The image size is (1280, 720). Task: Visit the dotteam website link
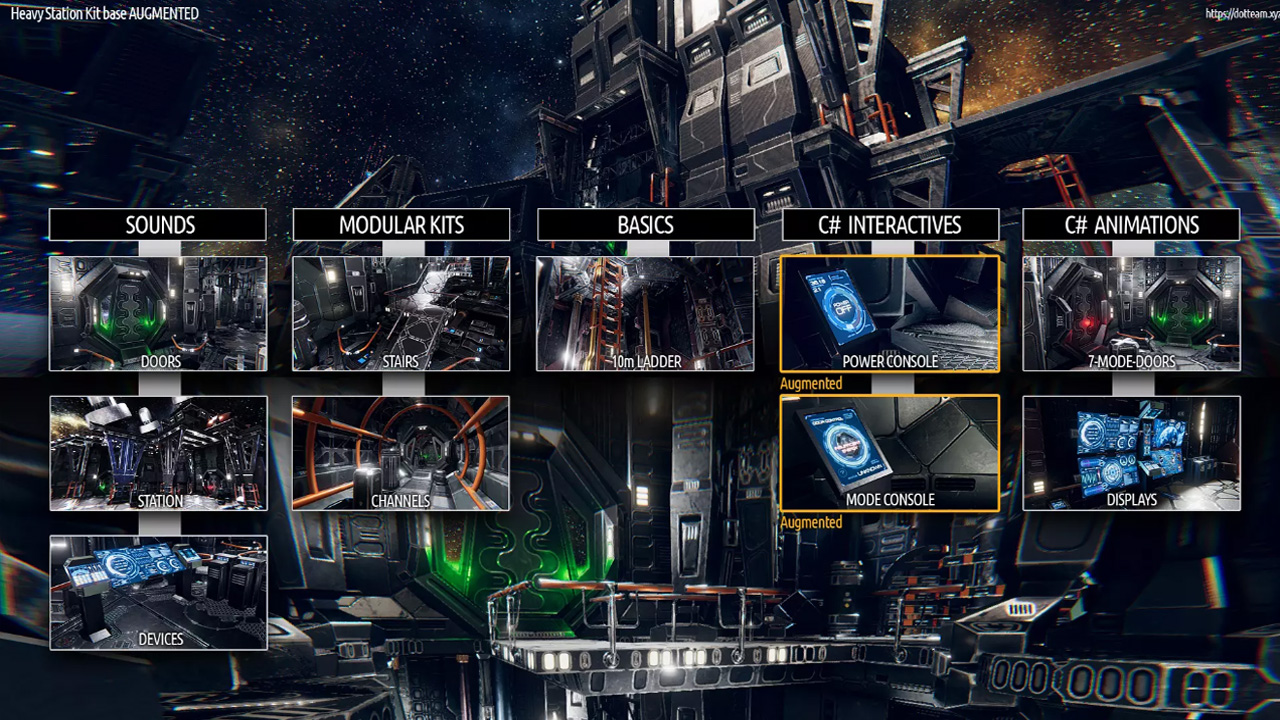(1241, 14)
